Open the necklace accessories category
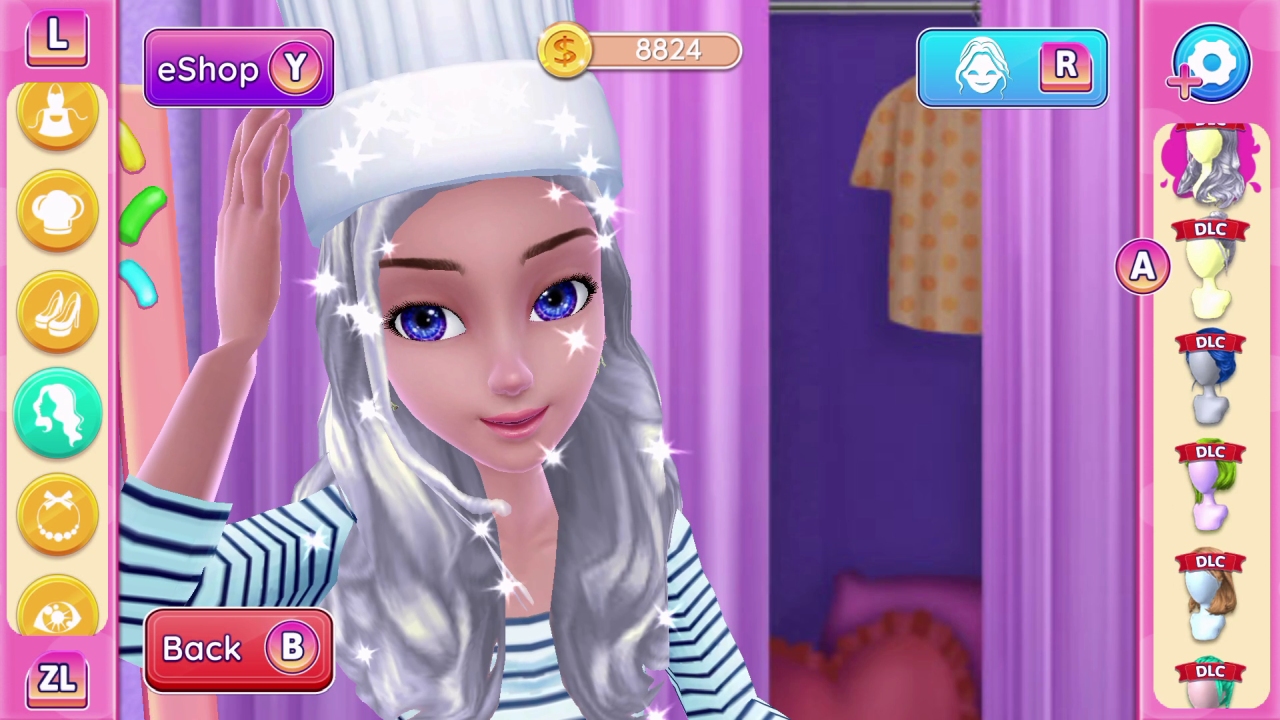Screen dimensions: 1280x720 pos(57,512)
